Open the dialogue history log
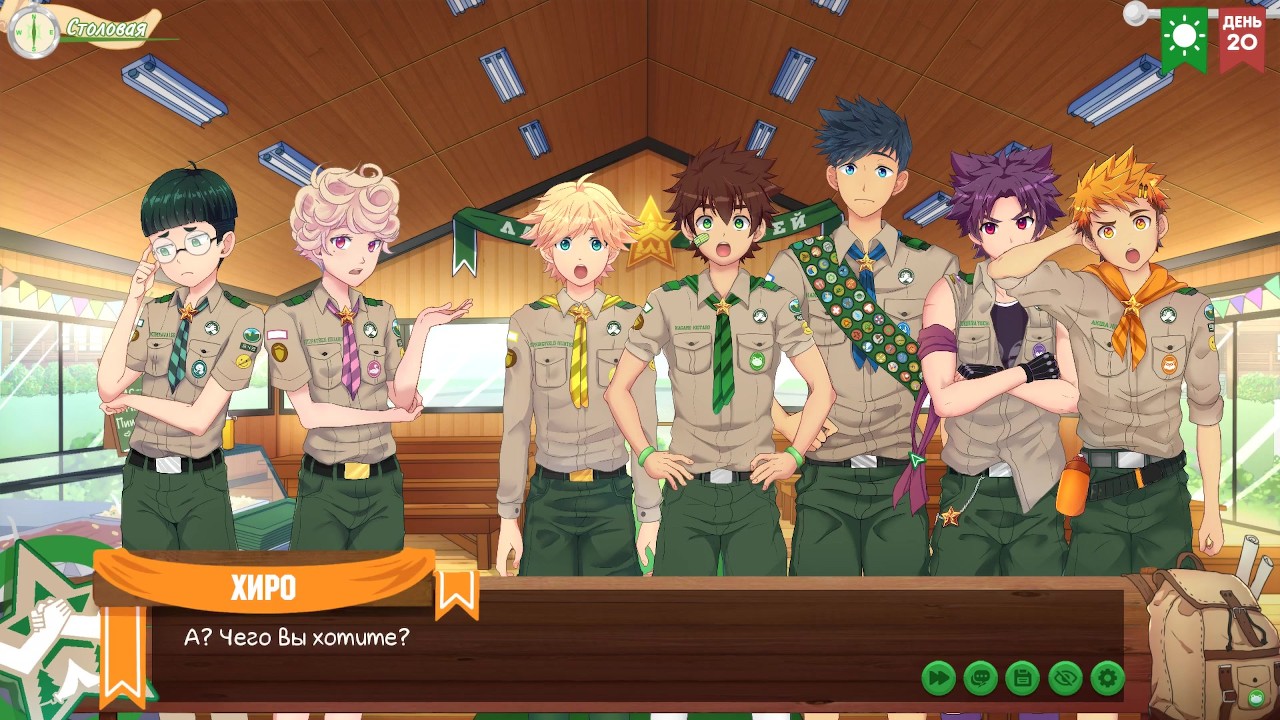Image resolution: width=1280 pixels, height=720 pixels. tap(981, 678)
